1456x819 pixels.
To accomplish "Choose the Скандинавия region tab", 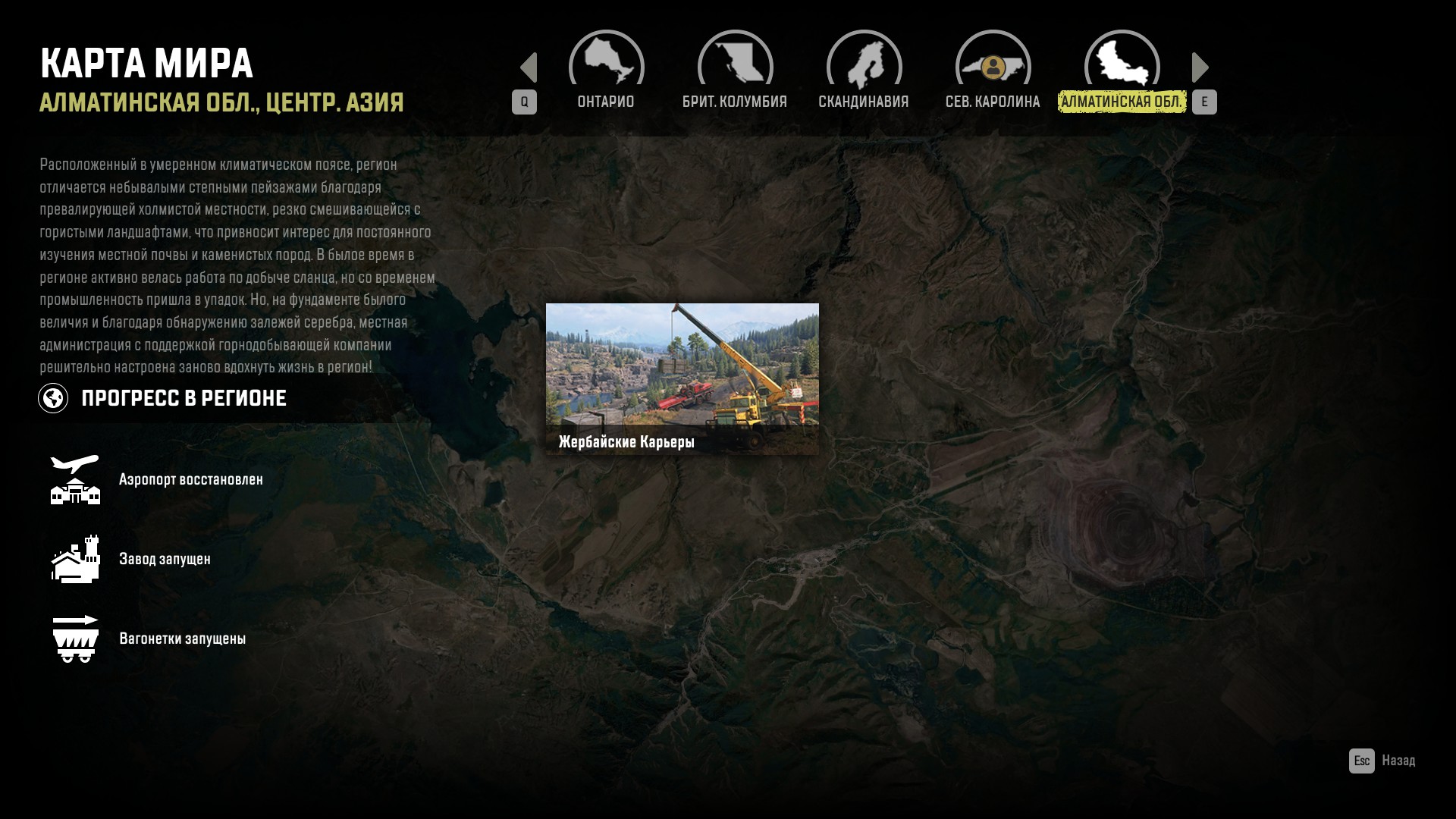I will click(864, 71).
